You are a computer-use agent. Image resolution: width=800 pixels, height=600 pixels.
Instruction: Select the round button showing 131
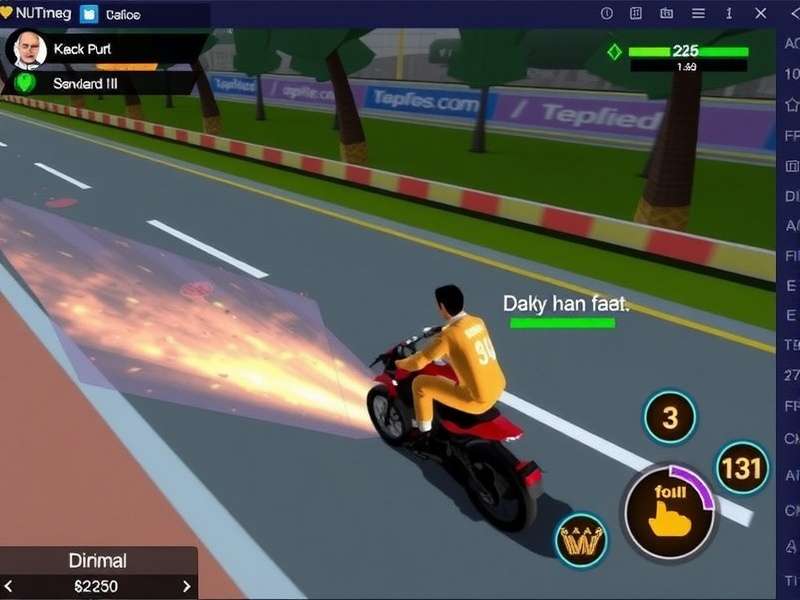(741, 467)
